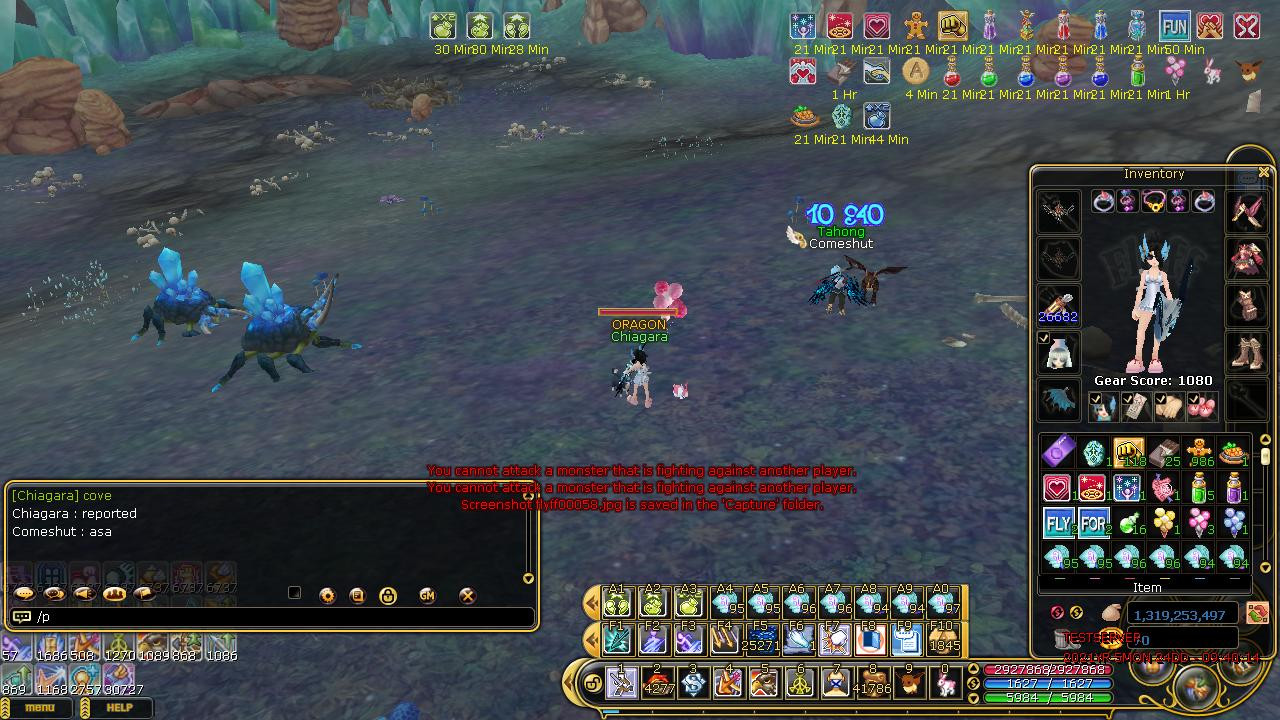The image size is (1280, 720).
Task: Activate the F9 clipboard hotbar slot
Action: coord(906,638)
